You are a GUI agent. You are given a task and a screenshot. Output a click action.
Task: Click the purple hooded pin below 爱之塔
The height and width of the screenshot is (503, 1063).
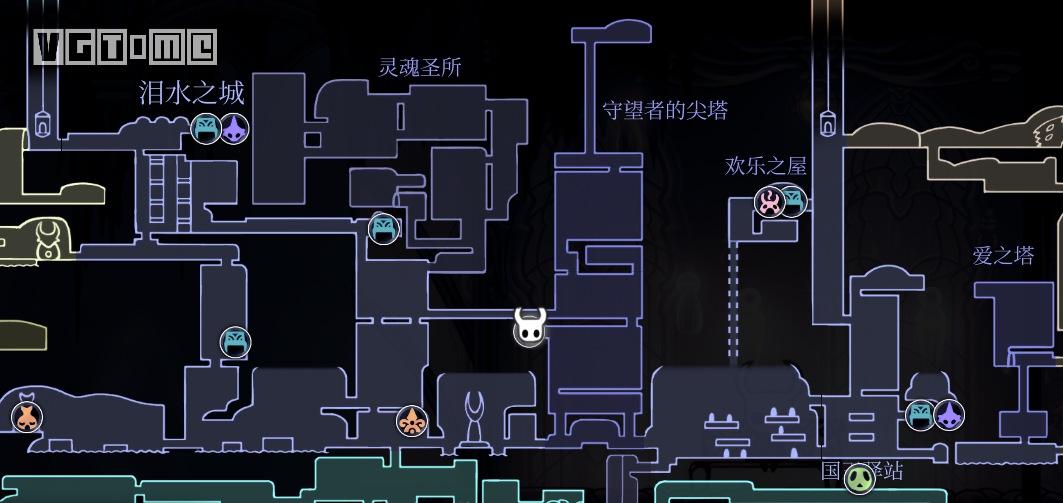click(948, 414)
